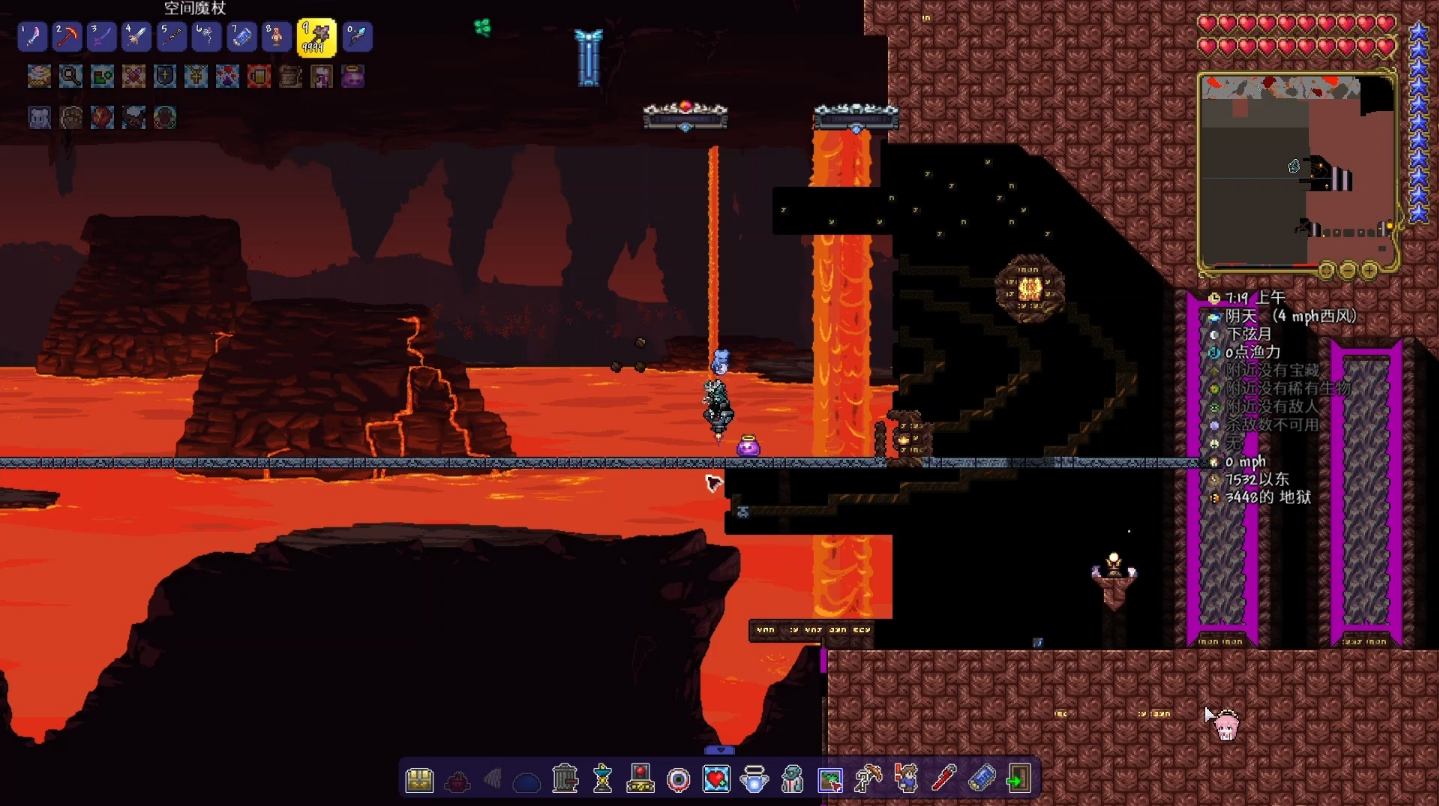Select the cell phone in hotbar slot 7
The image size is (1439, 806).
point(242,37)
